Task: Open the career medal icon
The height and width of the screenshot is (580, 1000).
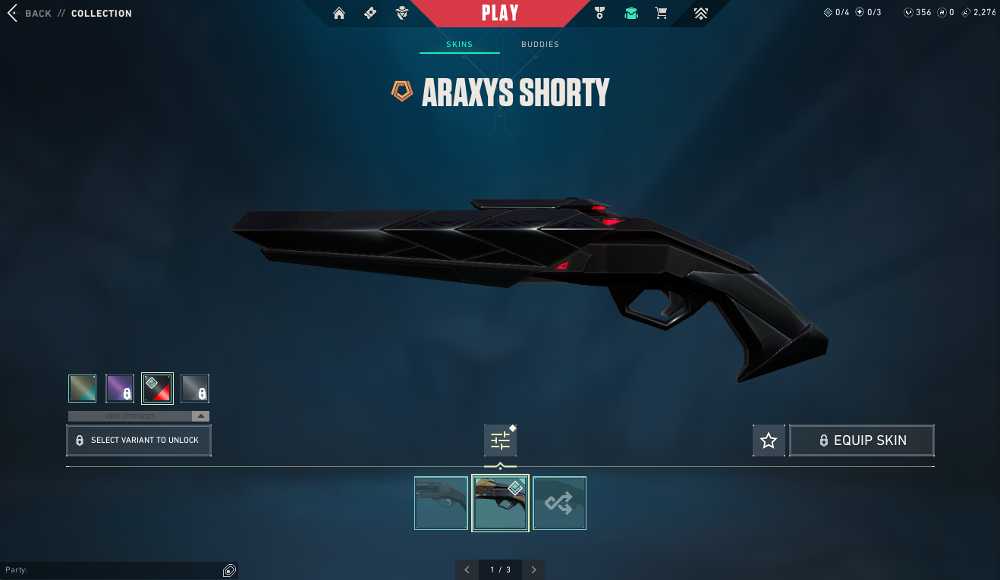Action: click(x=600, y=14)
